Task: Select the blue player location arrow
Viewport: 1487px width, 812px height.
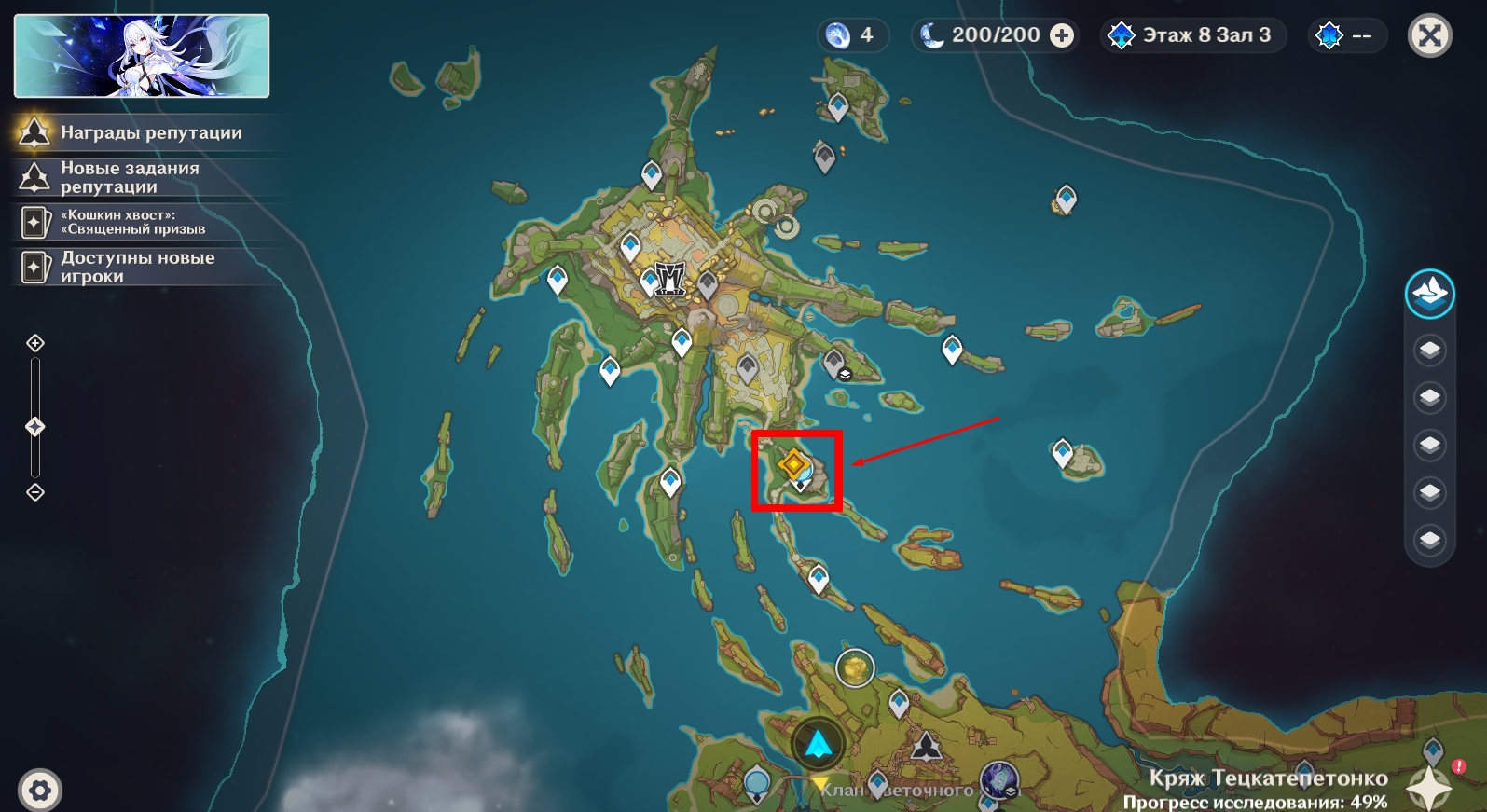Action: click(818, 744)
